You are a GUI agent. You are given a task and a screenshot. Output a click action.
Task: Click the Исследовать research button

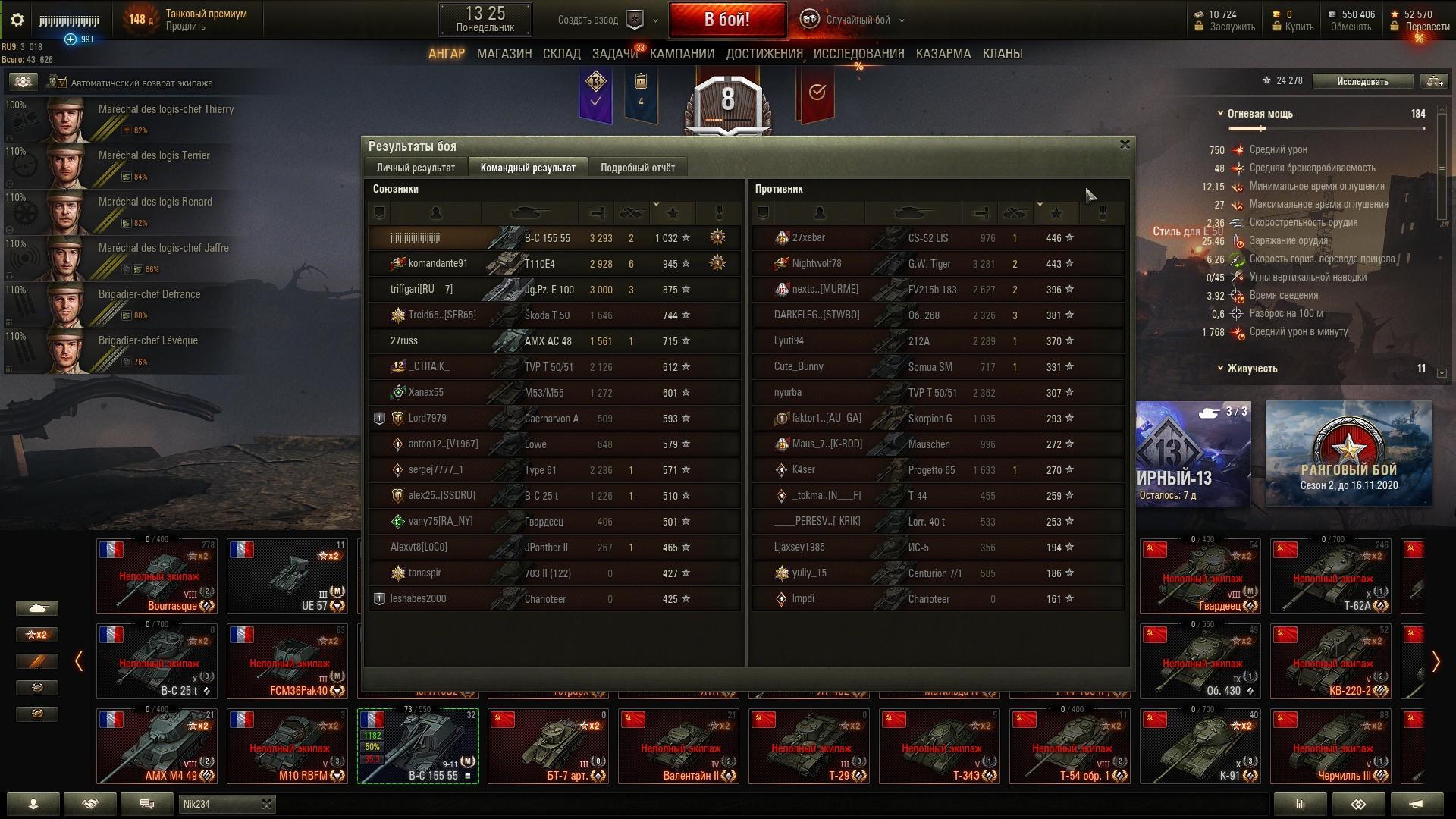(1362, 81)
